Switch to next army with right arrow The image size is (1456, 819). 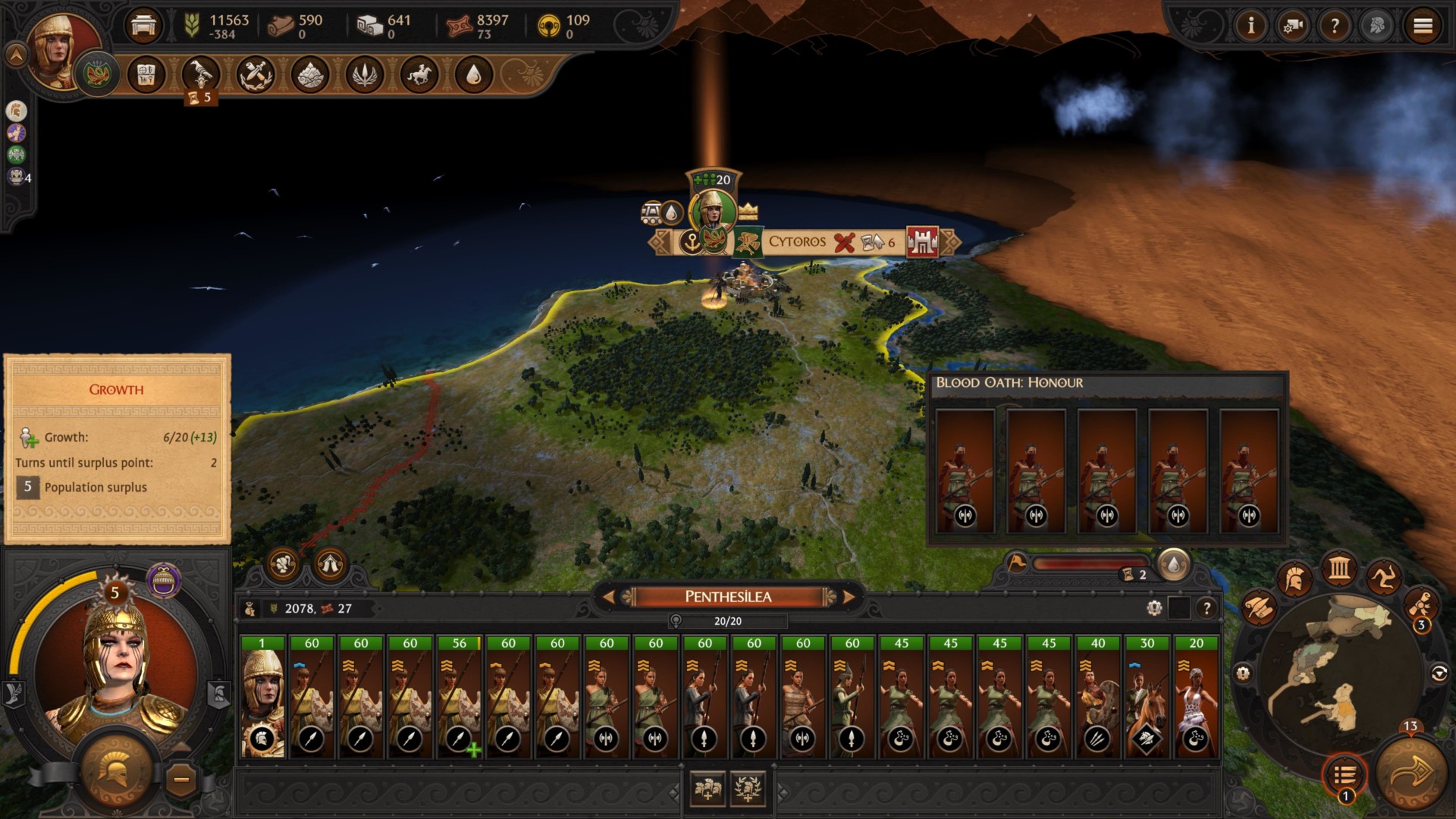(849, 597)
